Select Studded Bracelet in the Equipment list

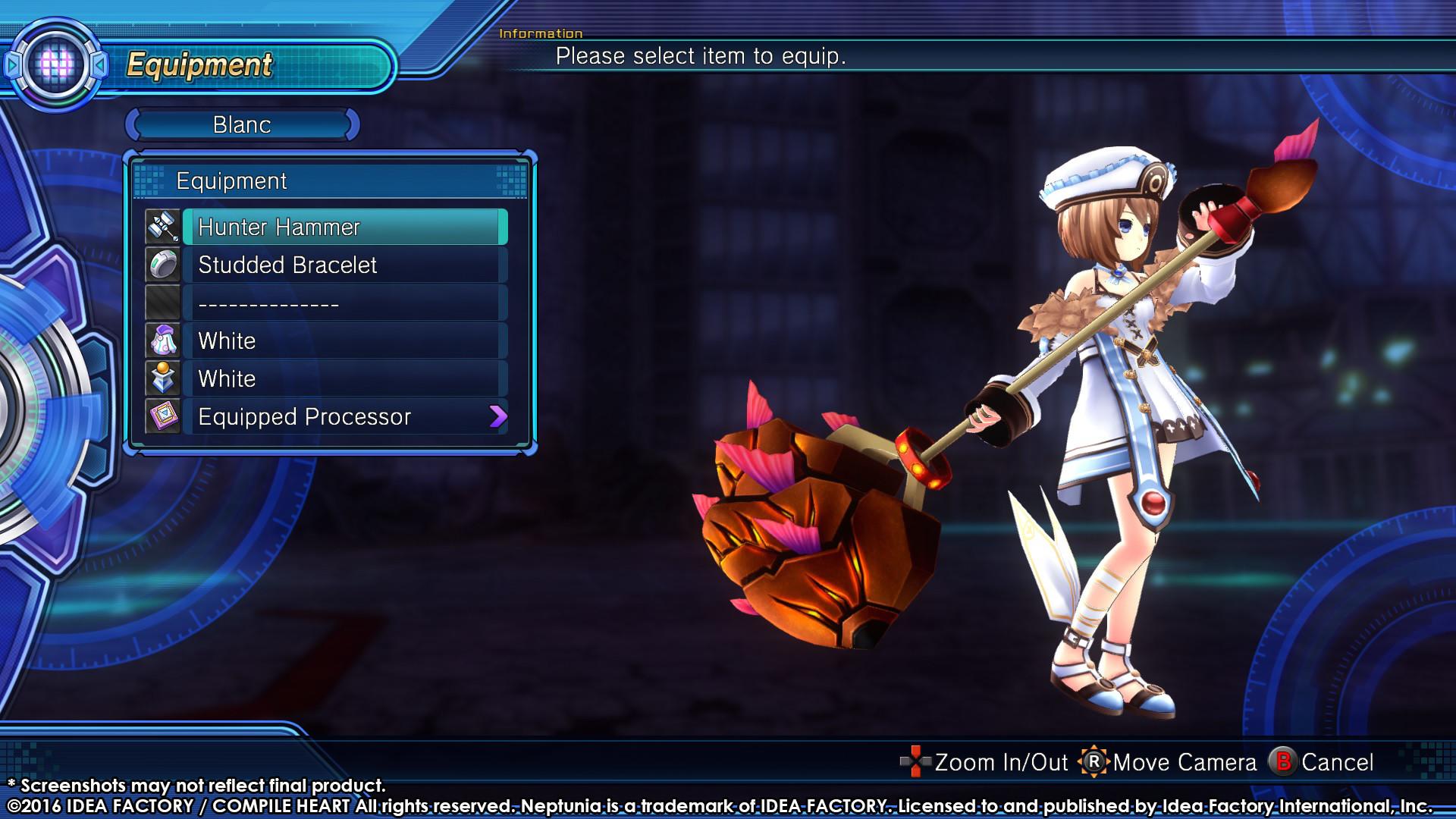point(303,265)
